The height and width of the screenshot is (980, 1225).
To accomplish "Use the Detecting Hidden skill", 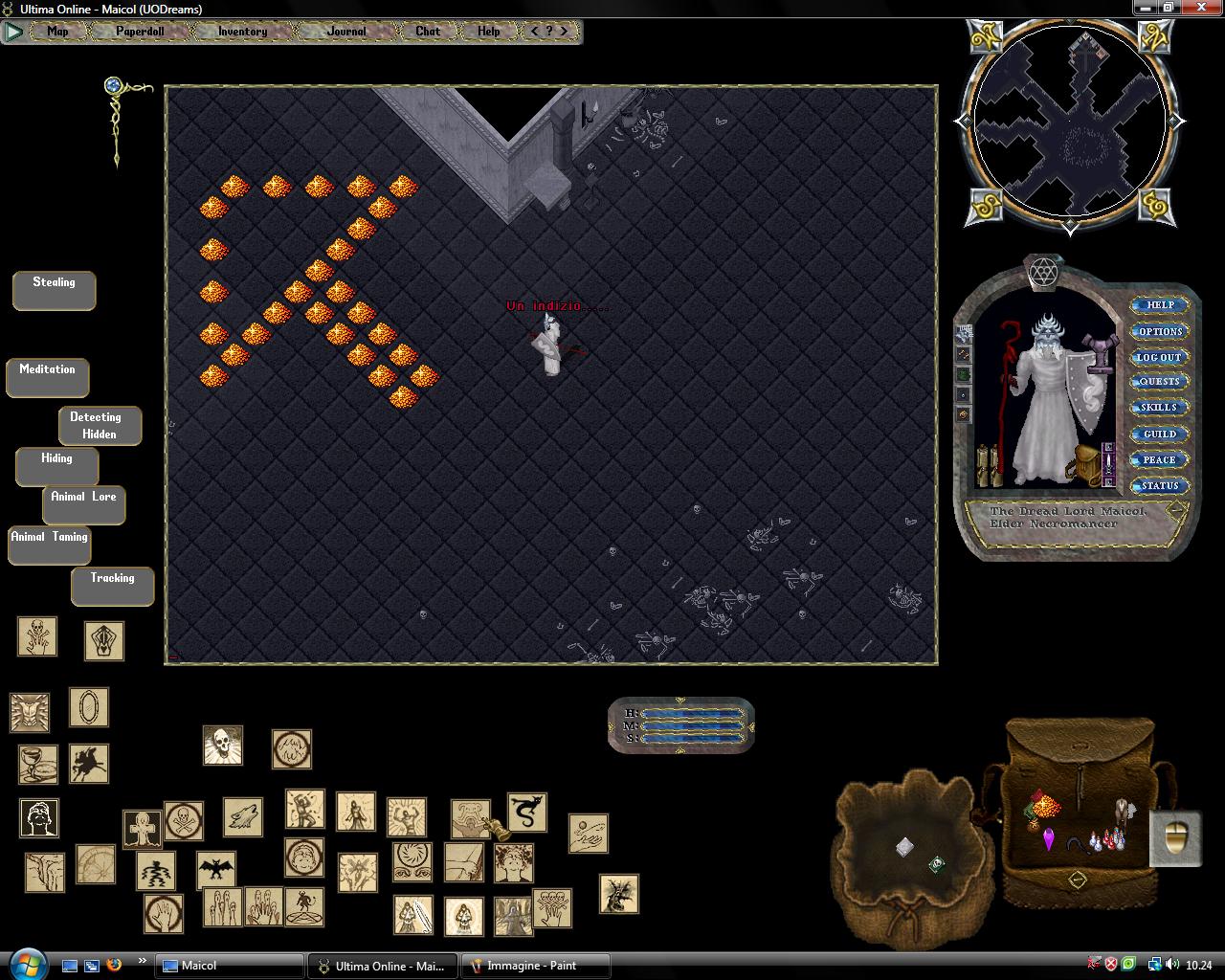I will click(100, 426).
